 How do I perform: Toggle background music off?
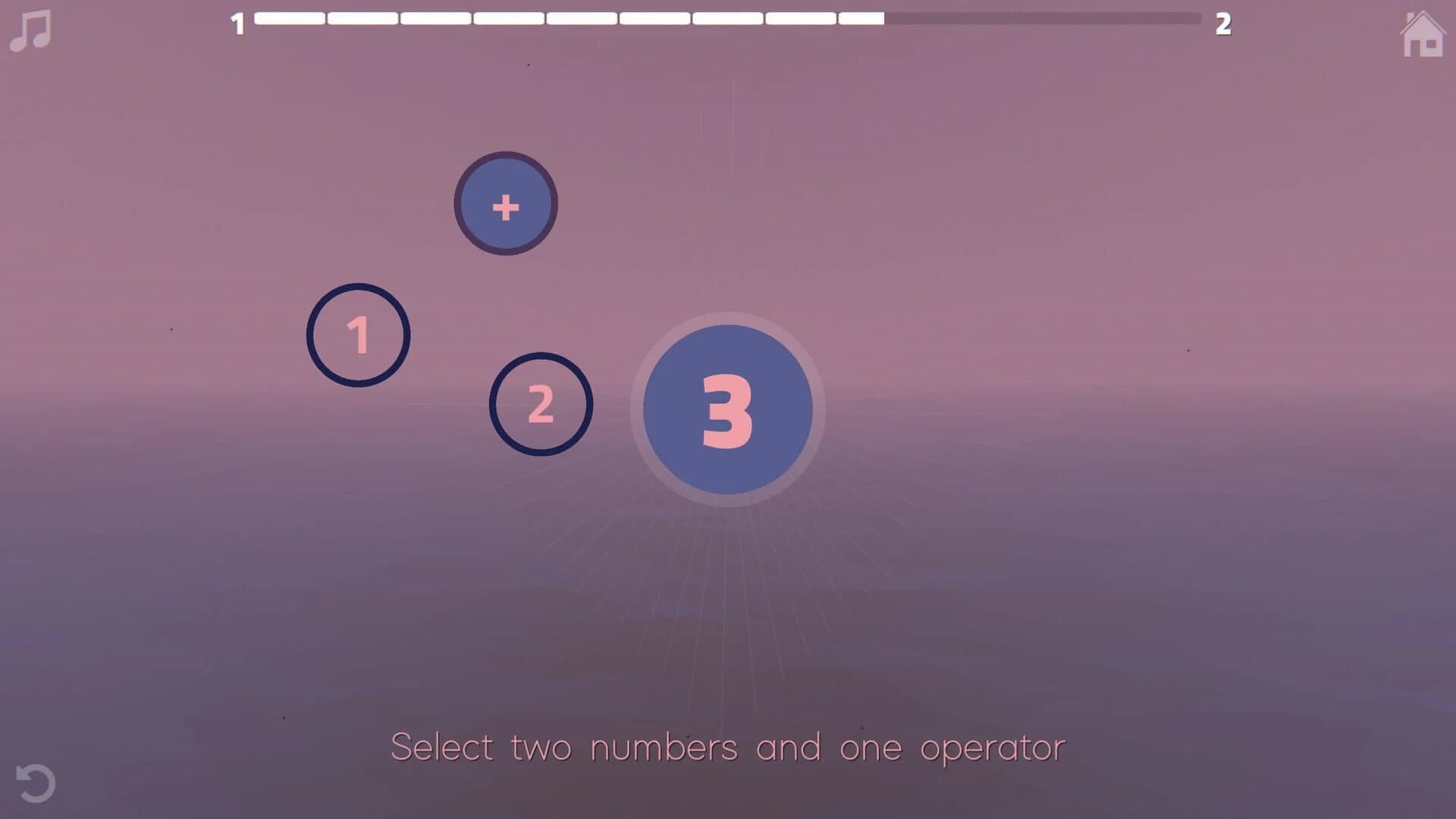point(29,30)
